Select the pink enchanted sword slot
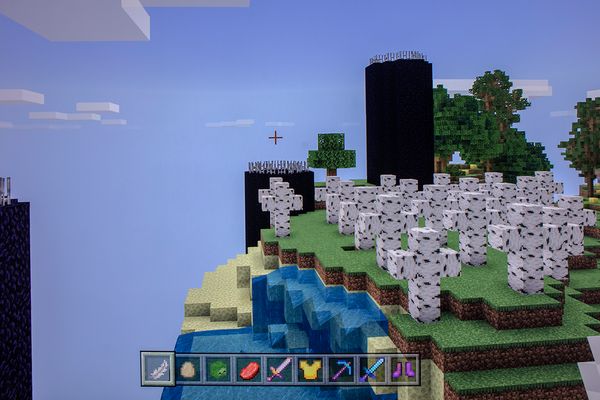 pos(280,369)
